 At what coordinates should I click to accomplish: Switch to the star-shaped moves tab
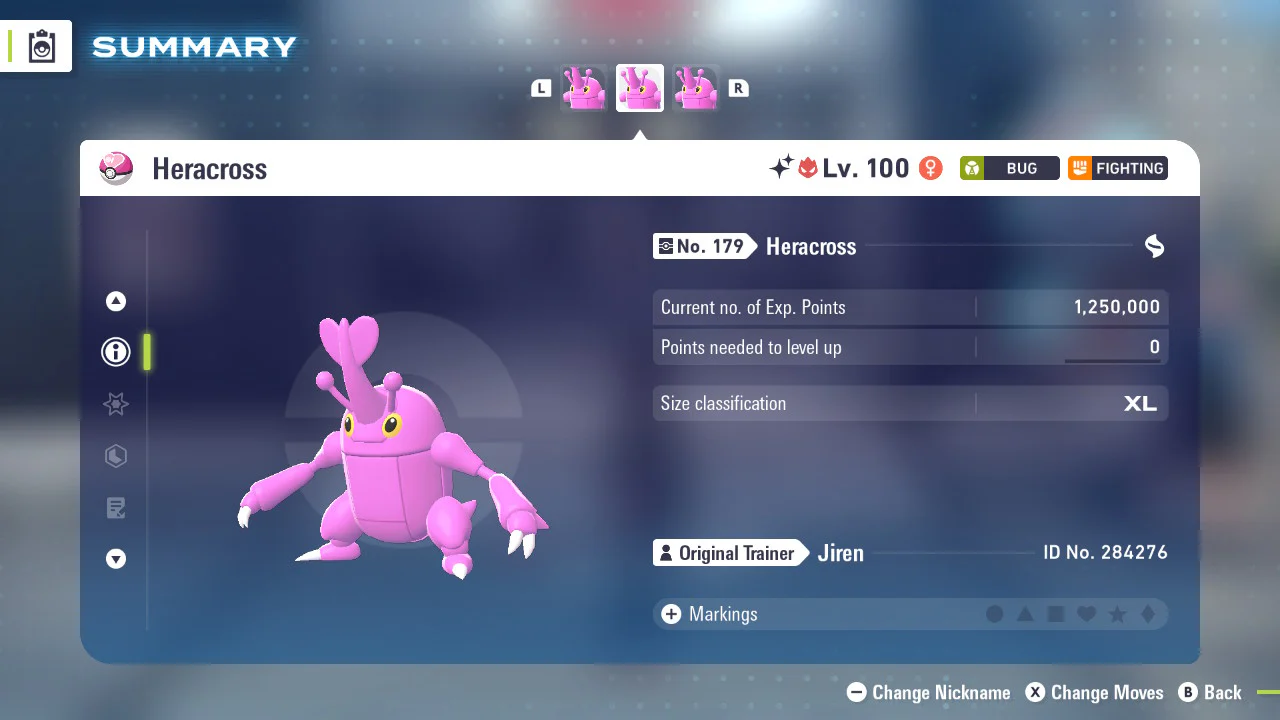point(116,404)
